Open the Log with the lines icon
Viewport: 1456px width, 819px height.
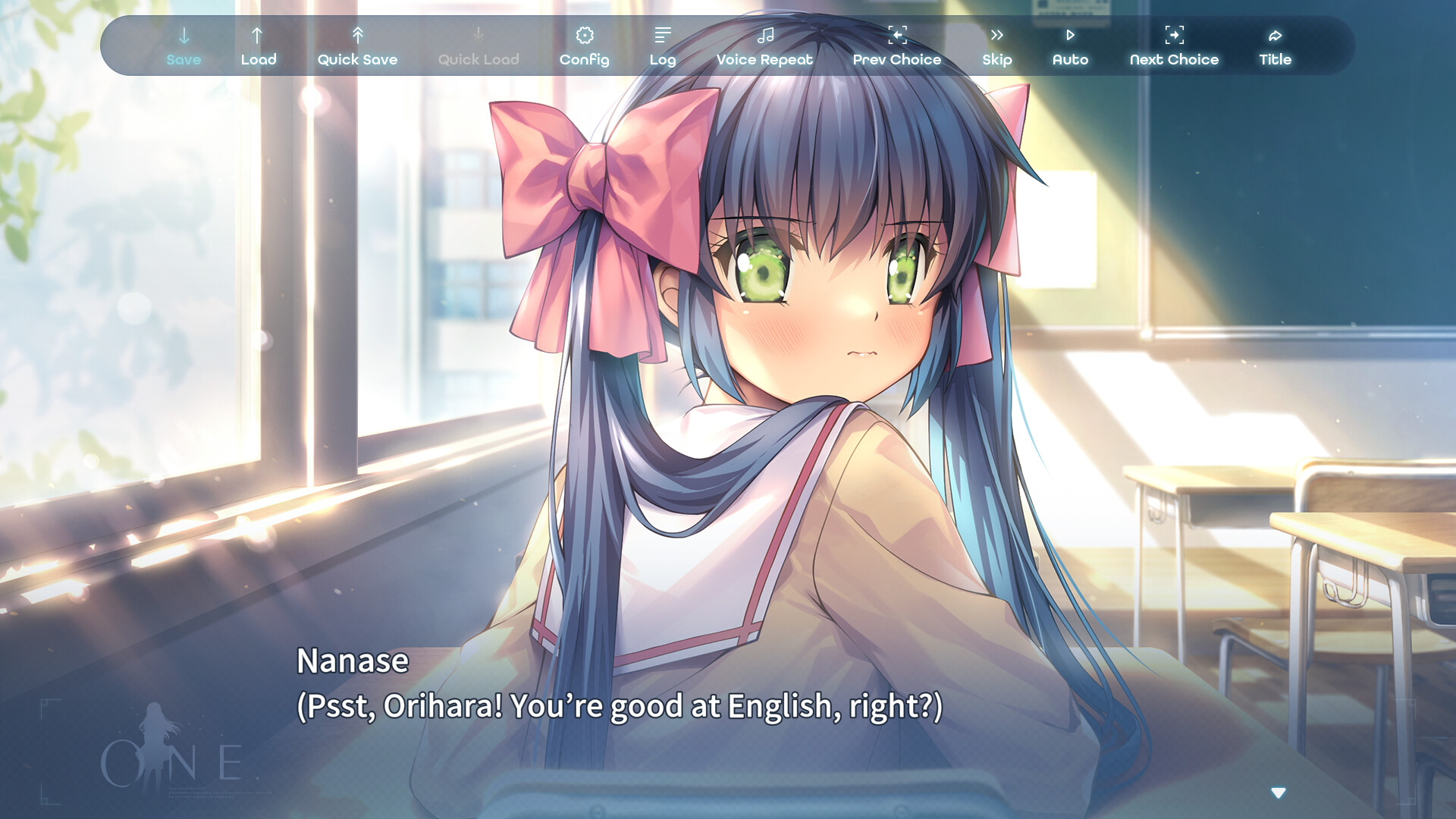(663, 34)
